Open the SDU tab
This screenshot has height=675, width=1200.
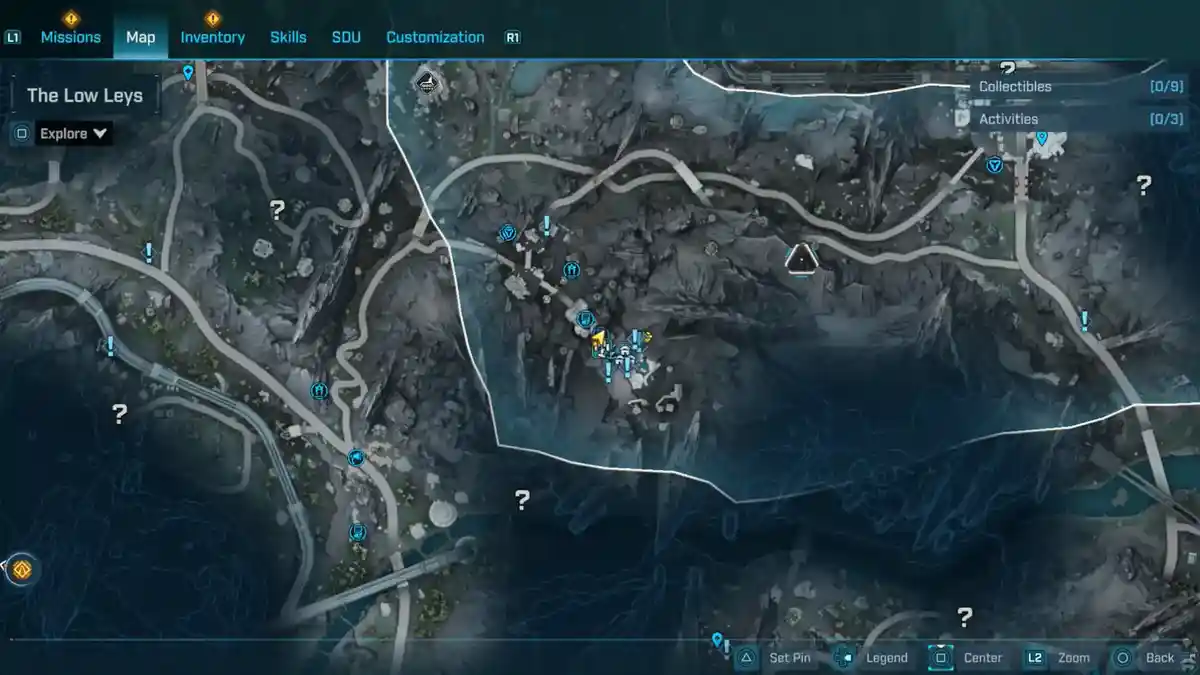tap(346, 37)
